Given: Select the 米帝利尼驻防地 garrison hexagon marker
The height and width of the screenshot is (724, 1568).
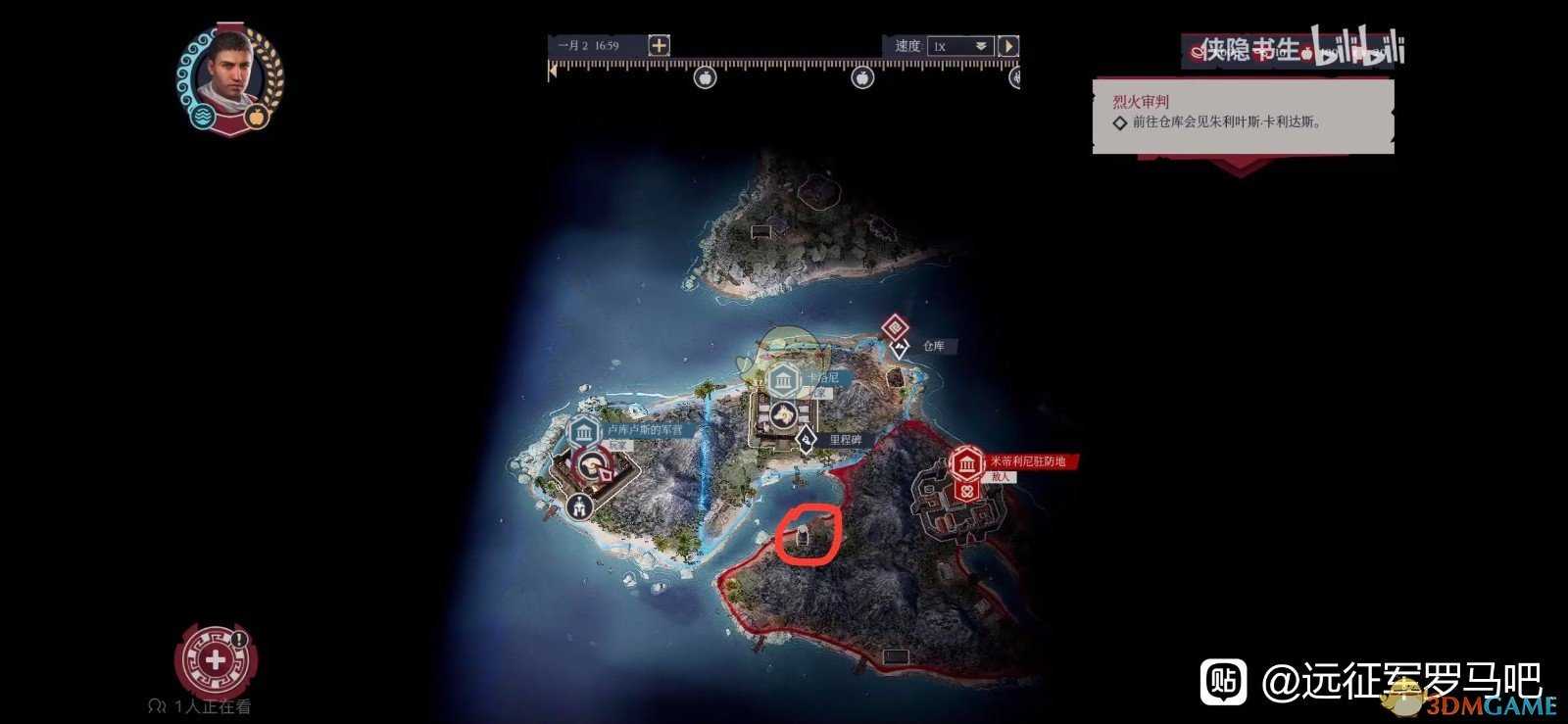Looking at the screenshot, I should [965, 462].
